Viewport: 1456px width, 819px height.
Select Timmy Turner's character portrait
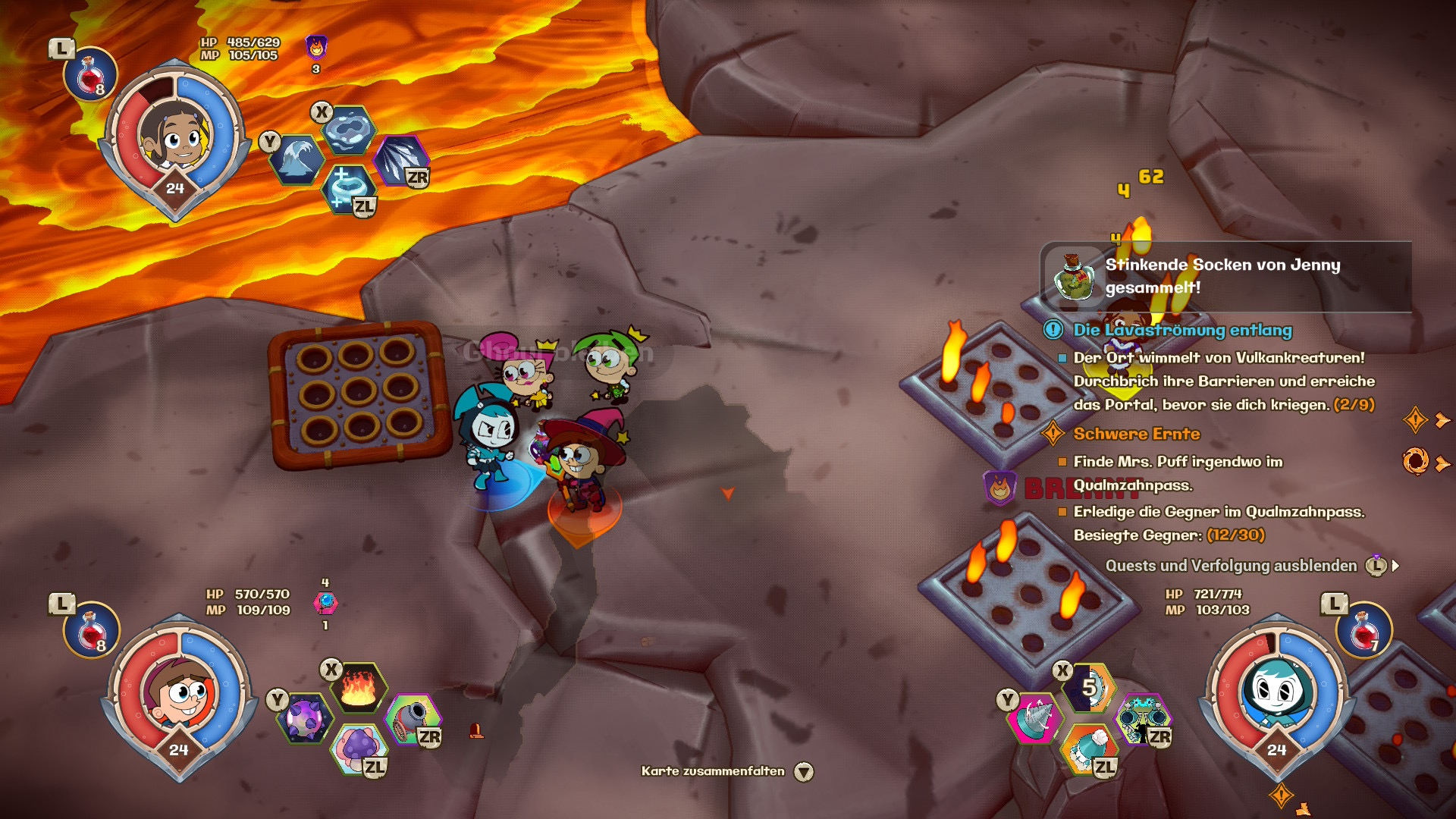point(180,693)
